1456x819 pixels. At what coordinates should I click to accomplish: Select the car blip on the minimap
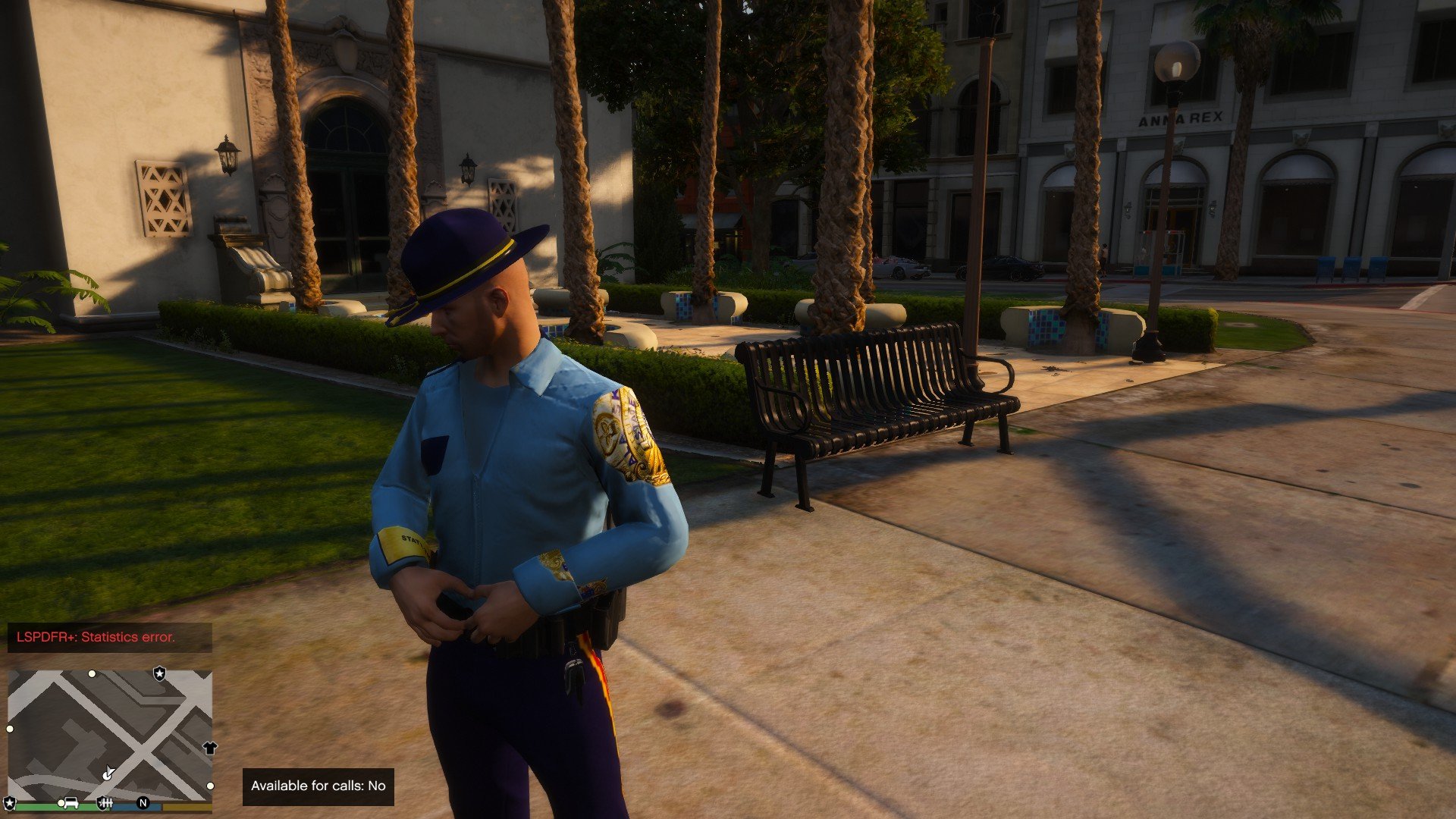[71, 802]
